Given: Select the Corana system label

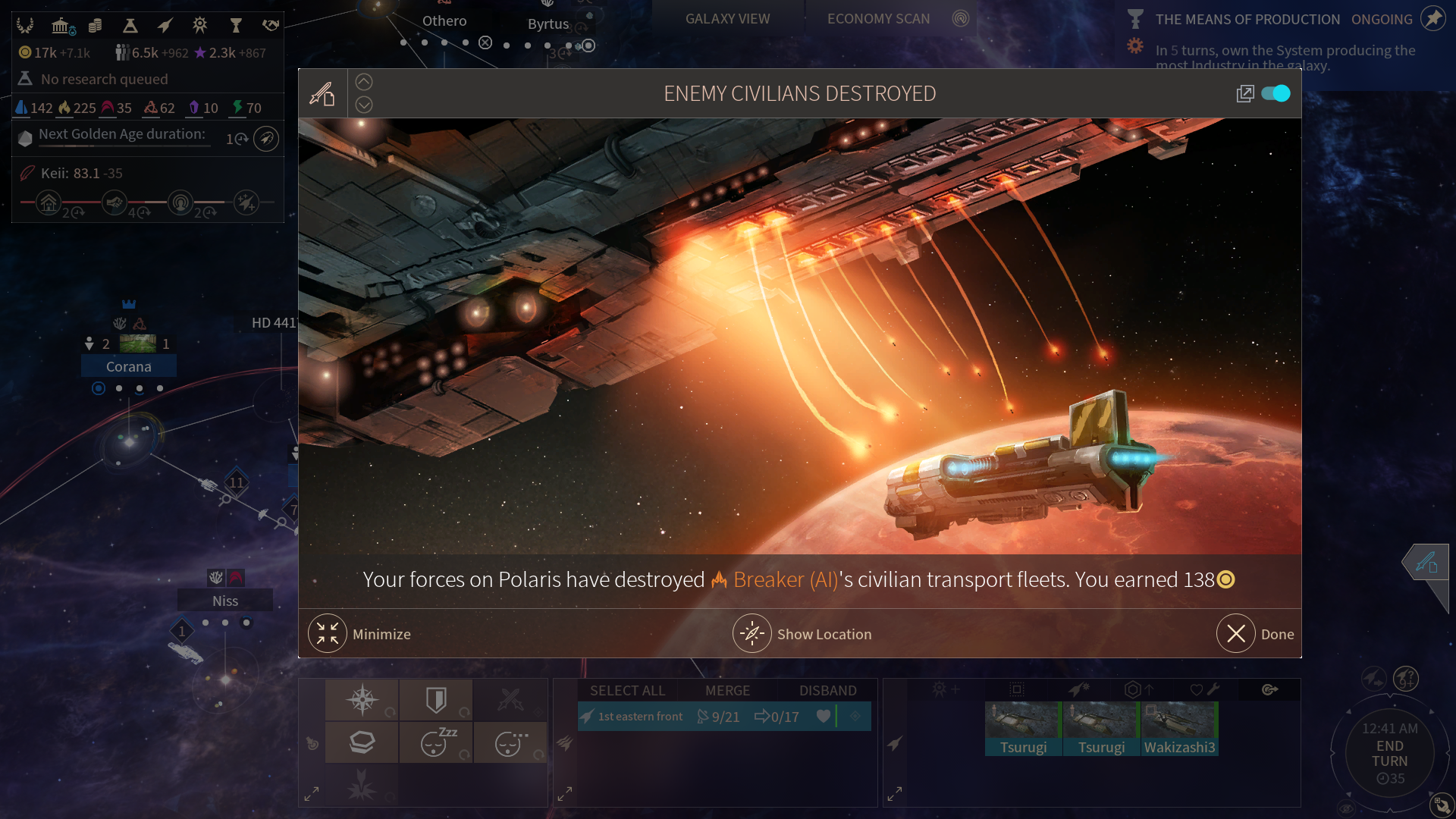Looking at the screenshot, I should point(129,366).
